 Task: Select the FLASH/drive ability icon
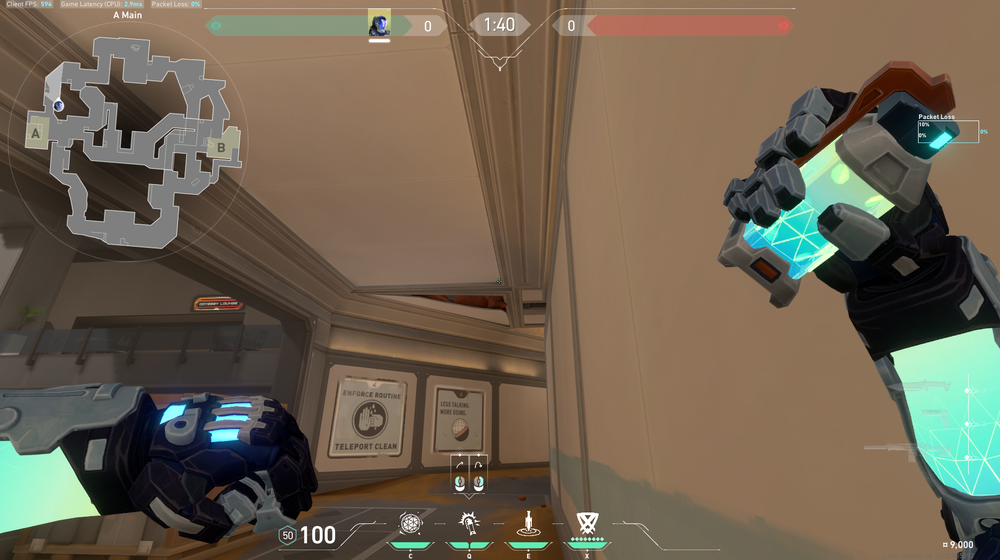pos(468,522)
